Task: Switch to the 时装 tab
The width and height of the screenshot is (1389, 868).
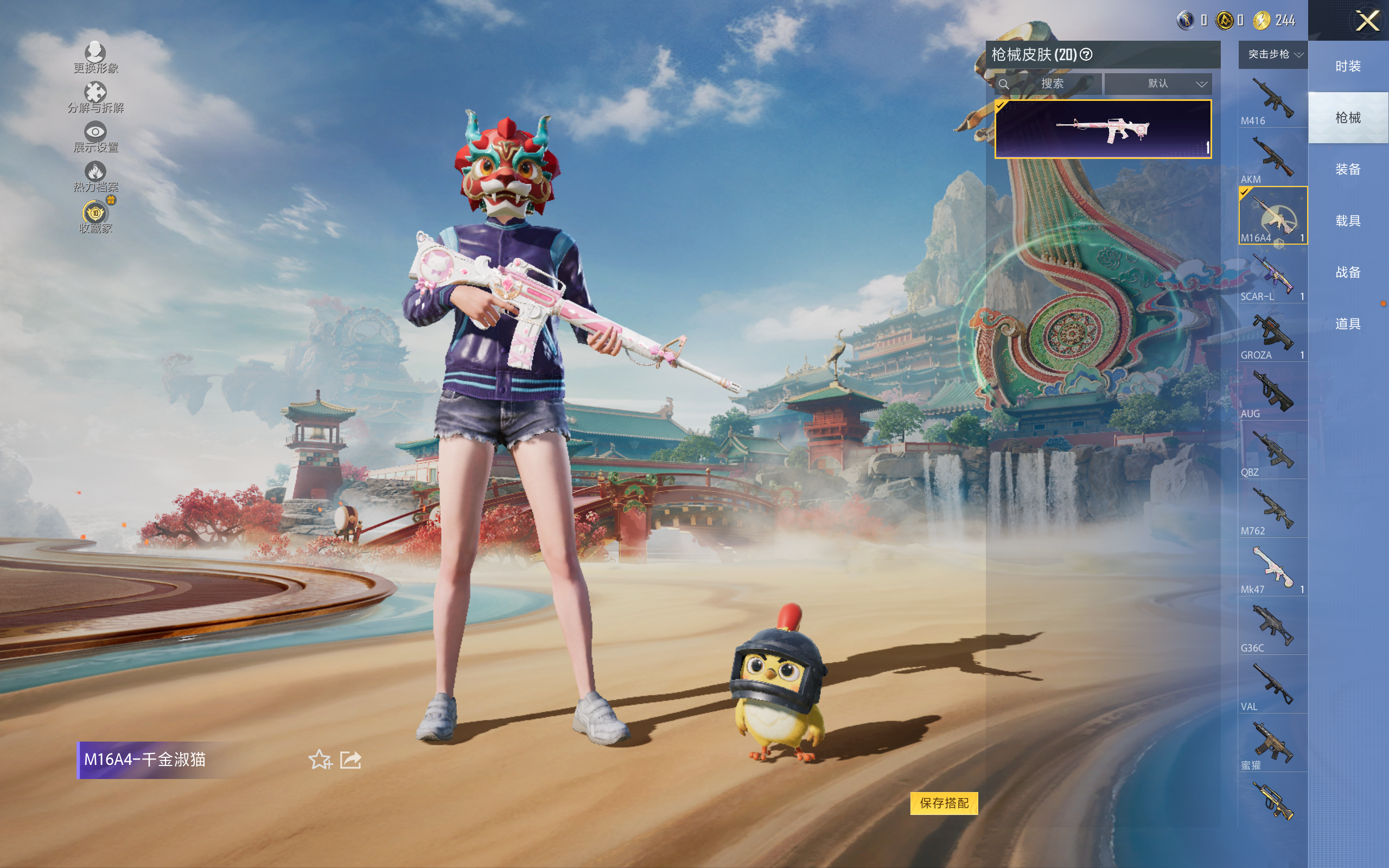Action: point(1347,66)
